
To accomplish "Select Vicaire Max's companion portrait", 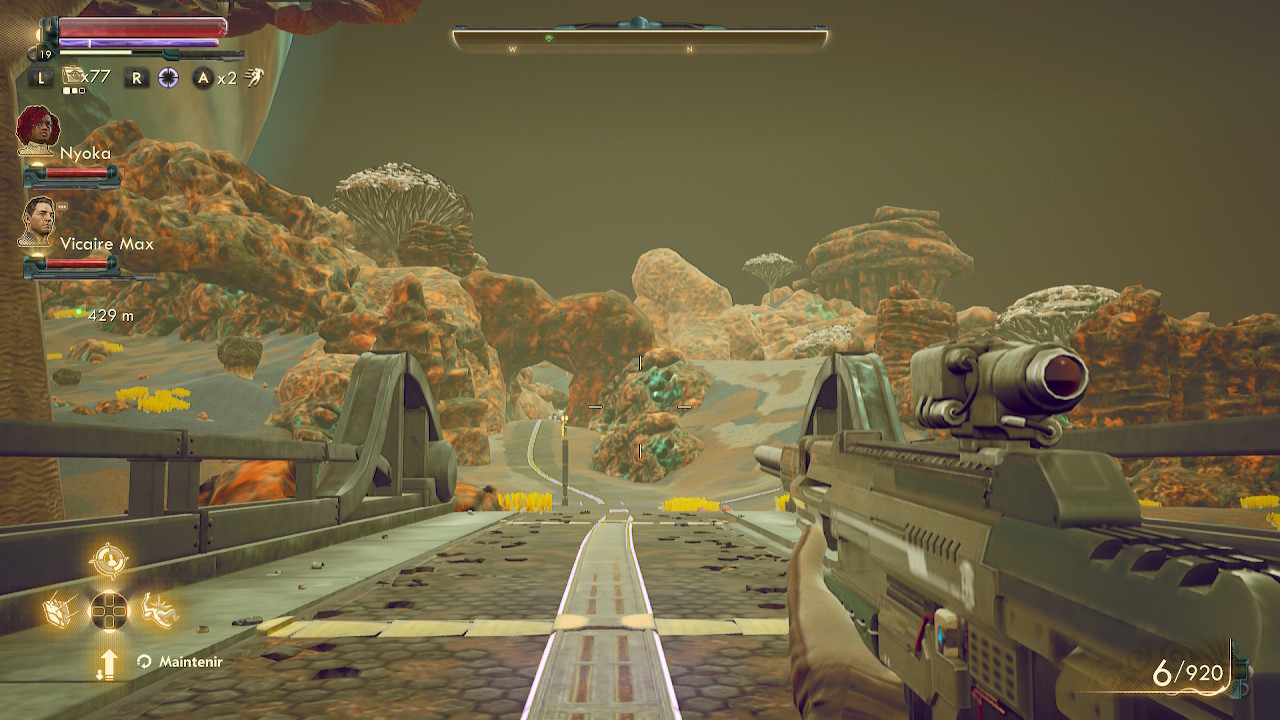I will point(38,221).
